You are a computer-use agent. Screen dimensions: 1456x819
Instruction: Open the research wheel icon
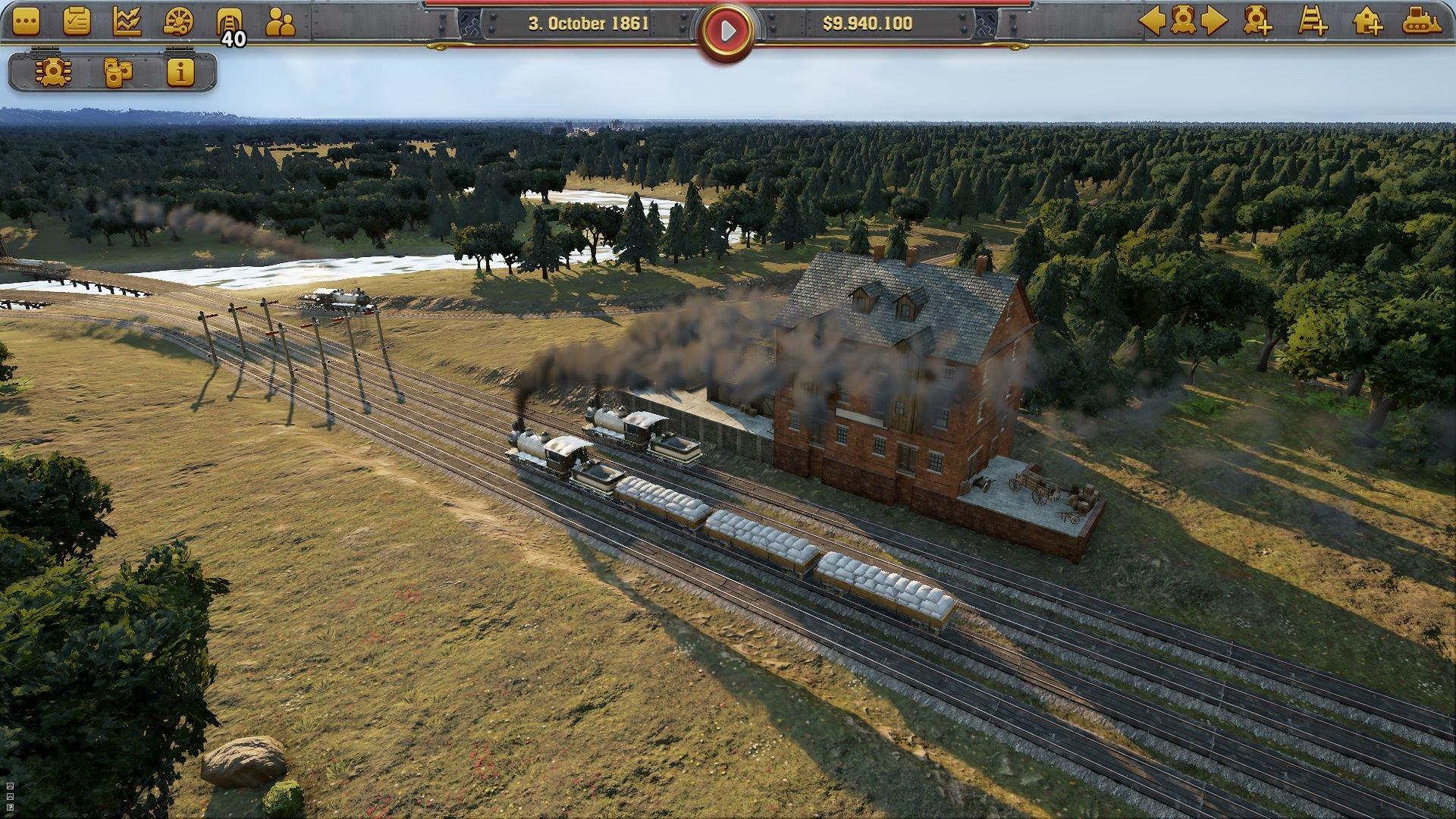178,20
